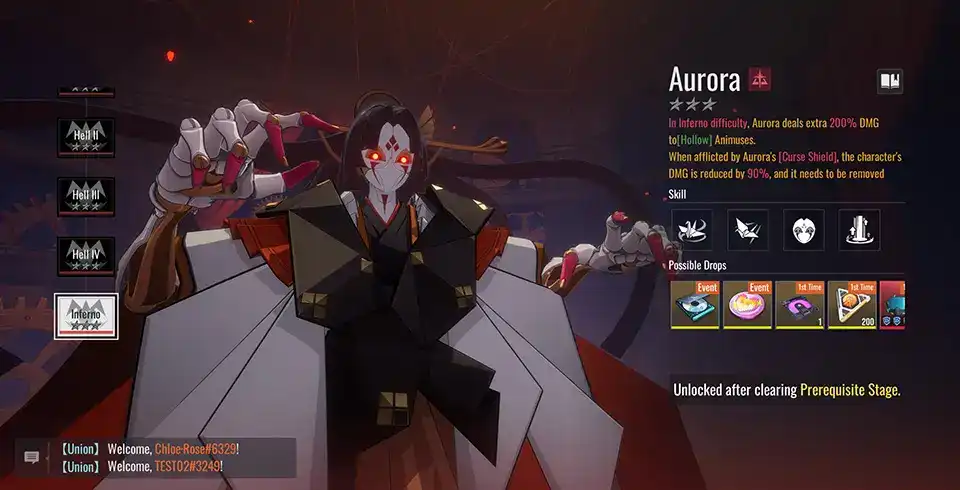The image size is (960, 490).
Task: Inspect the triangle 1st Time drop of 200
Action: click(x=851, y=304)
